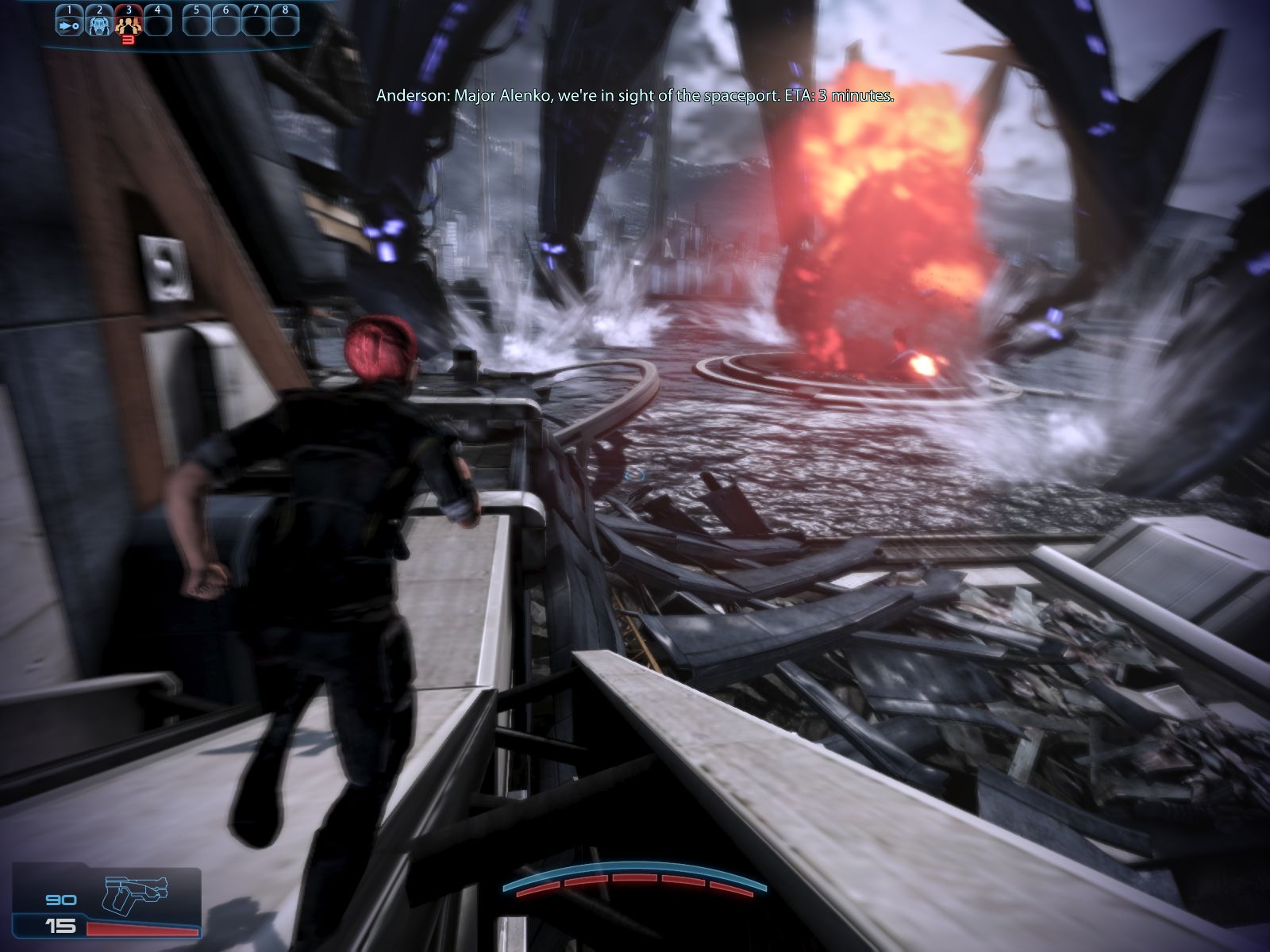Use the blue drone-face power in slot 2
The height and width of the screenshot is (952, 1270).
tap(98, 24)
